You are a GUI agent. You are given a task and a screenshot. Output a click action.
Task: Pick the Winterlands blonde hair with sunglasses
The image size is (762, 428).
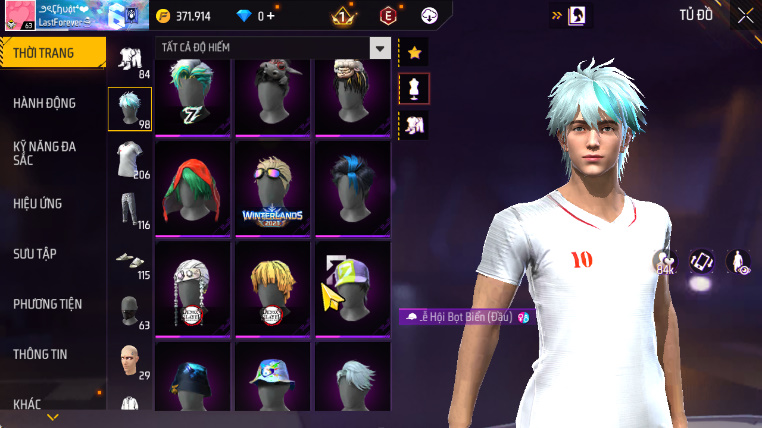(x=272, y=186)
